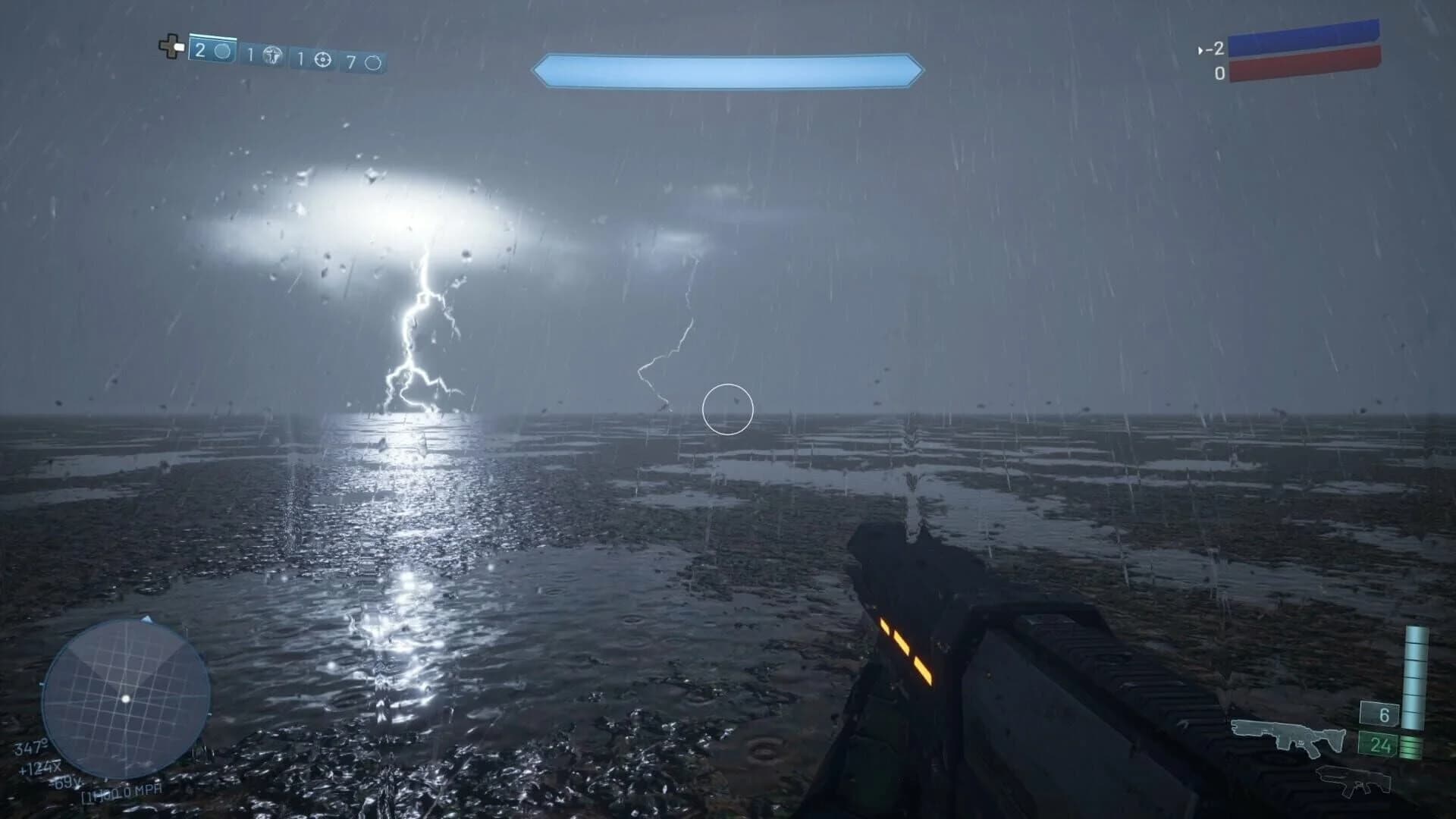Click the circular aiming crosshair
Screen dimensions: 1456x819
(726, 409)
